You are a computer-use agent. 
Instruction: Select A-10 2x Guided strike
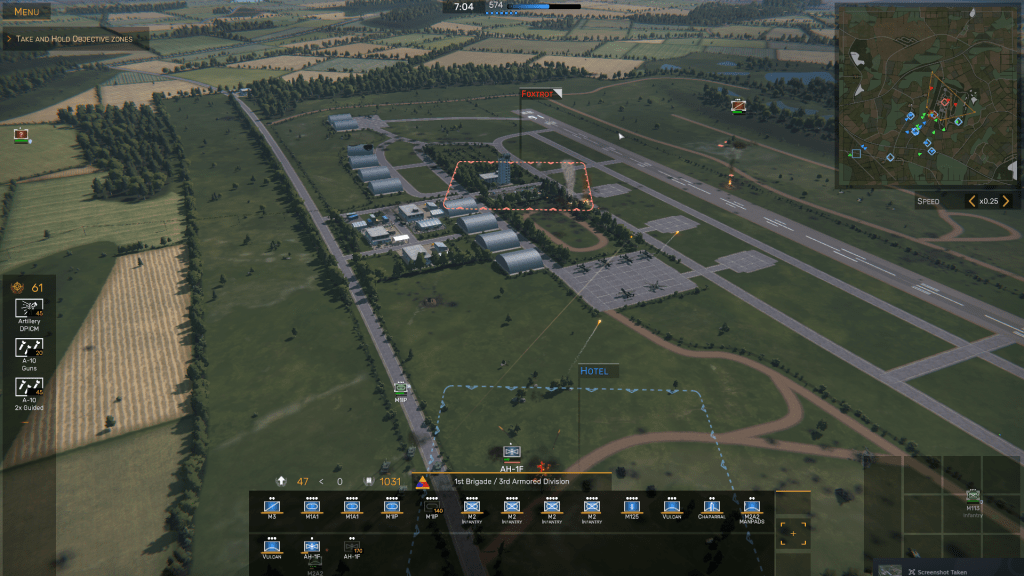[x=29, y=391]
